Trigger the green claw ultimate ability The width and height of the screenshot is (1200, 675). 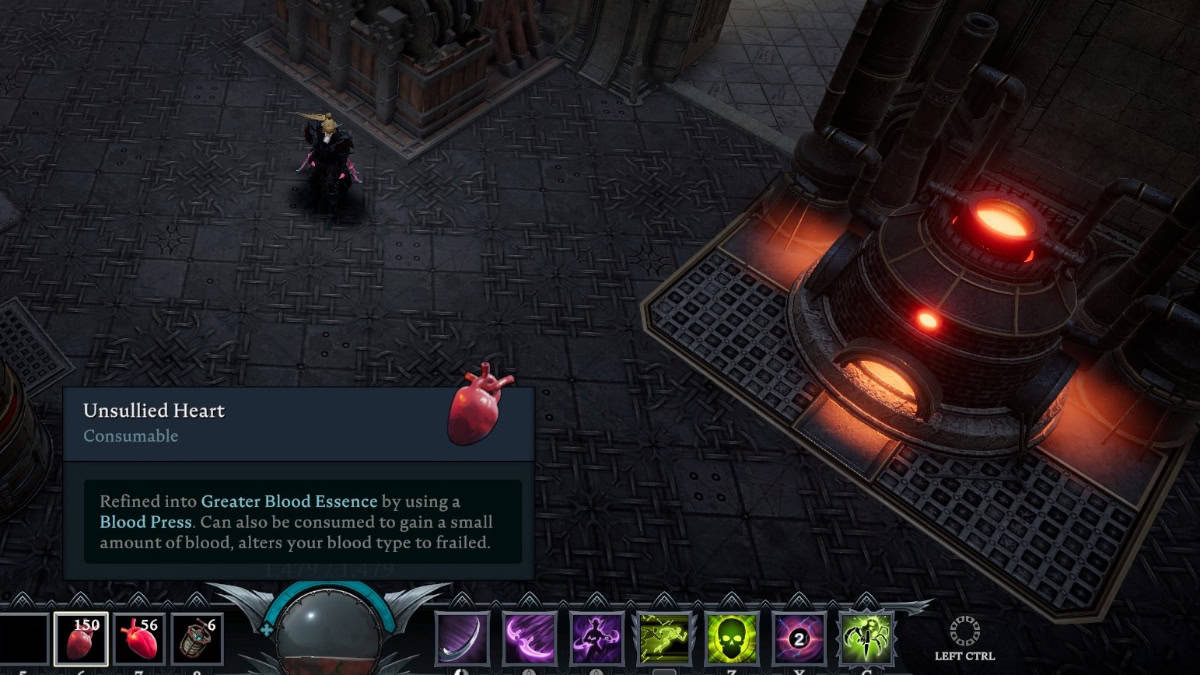point(867,639)
